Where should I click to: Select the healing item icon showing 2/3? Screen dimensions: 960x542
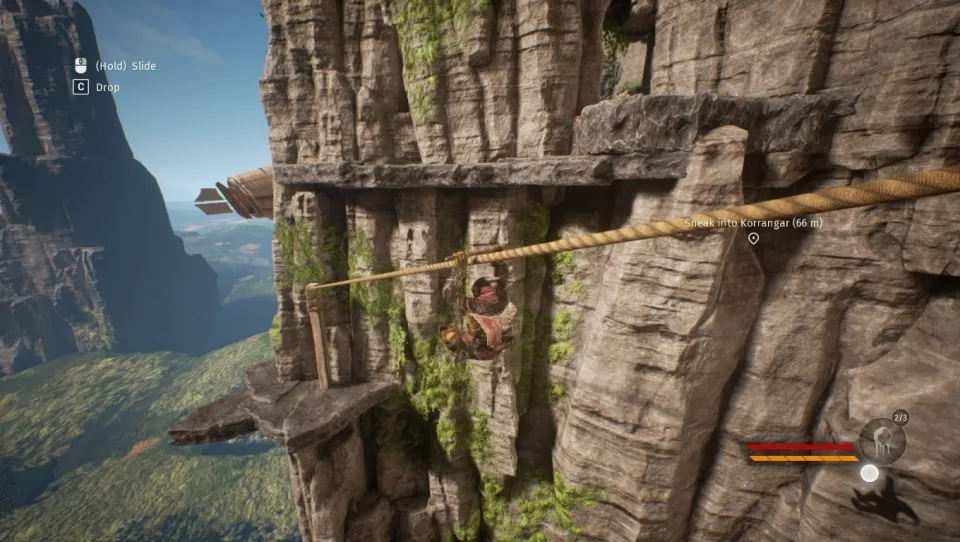pos(881,441)
